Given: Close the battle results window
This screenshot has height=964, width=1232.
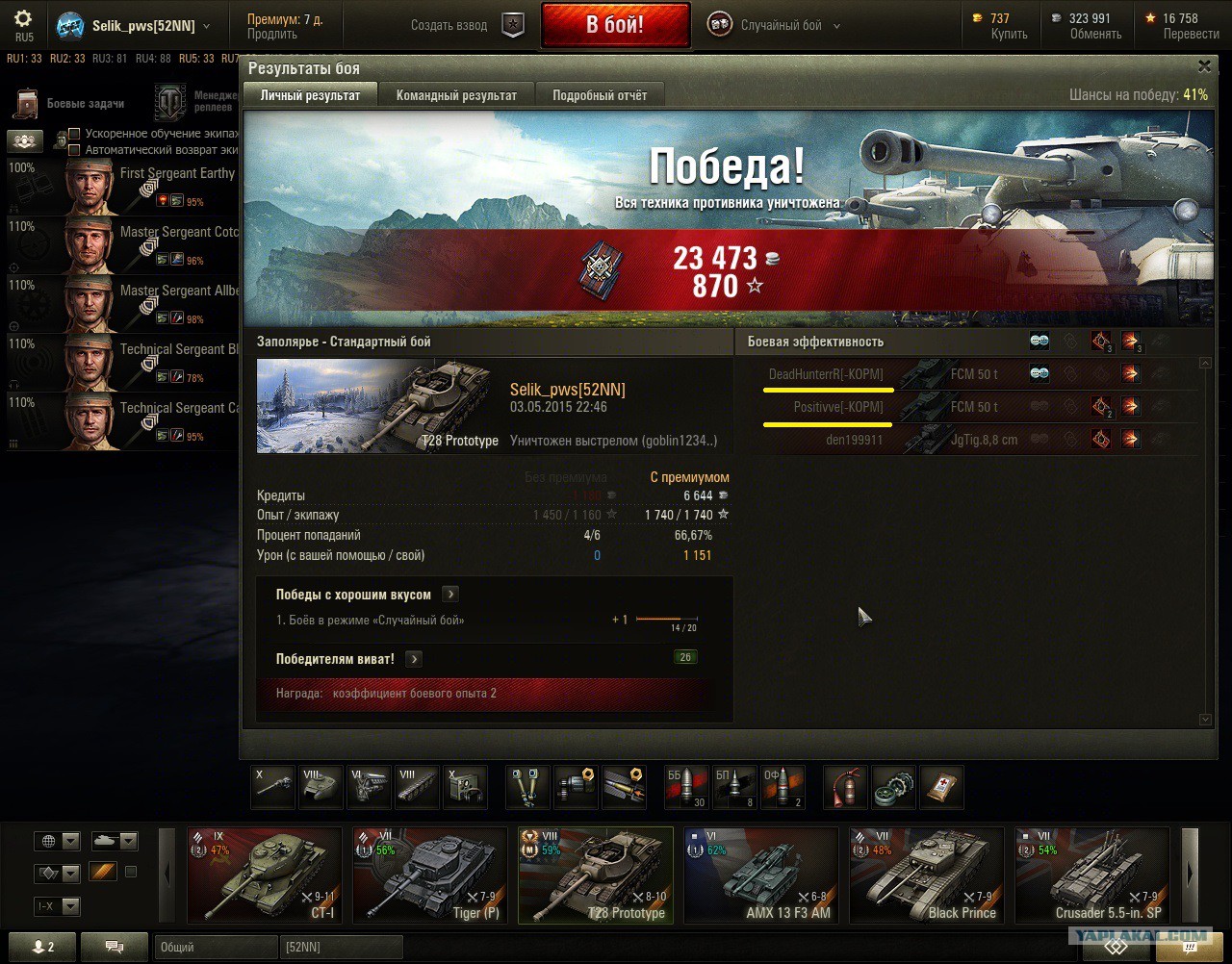Looking at the screenshot, I should 1204,66.
